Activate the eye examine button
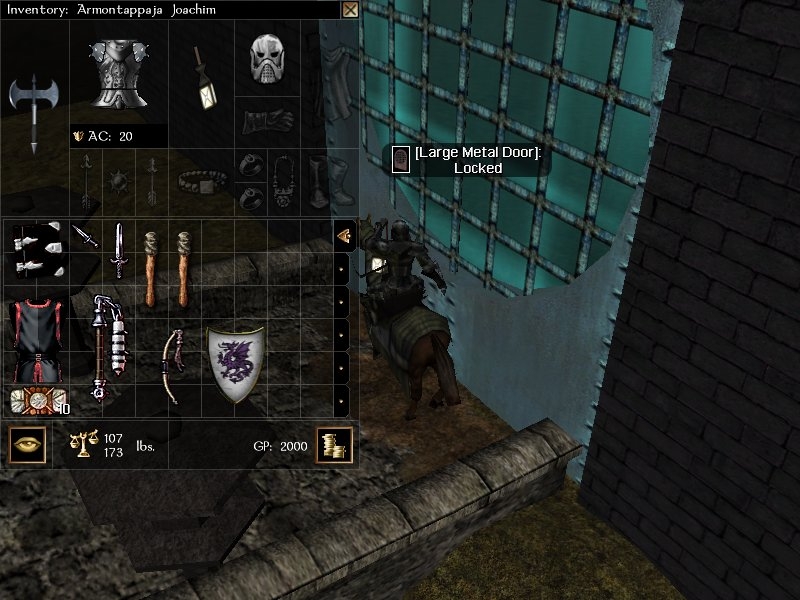Viewport: 800px width, 600px height. click(27, 444)
